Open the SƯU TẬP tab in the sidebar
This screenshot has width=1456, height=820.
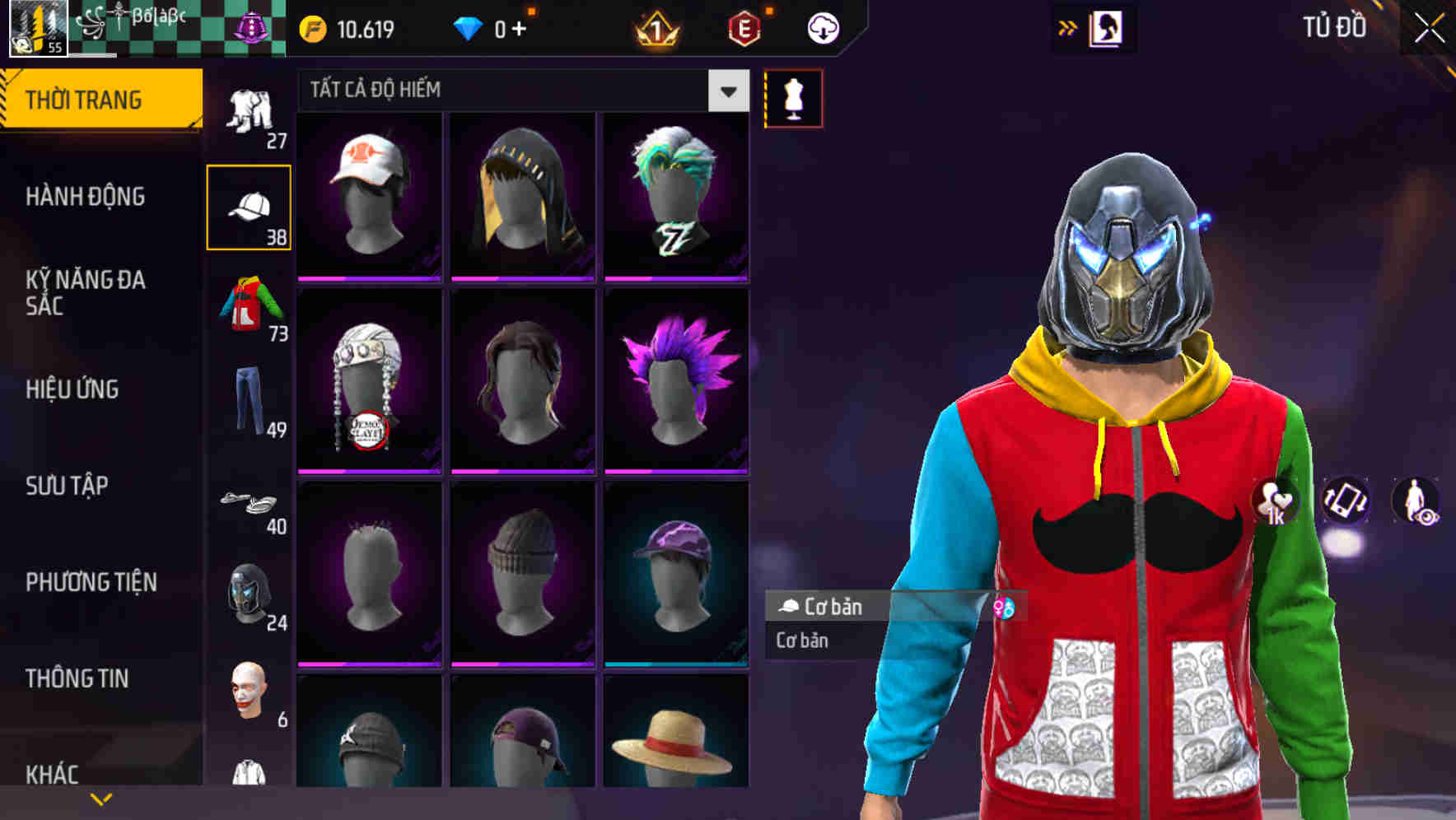coord(66,487)
